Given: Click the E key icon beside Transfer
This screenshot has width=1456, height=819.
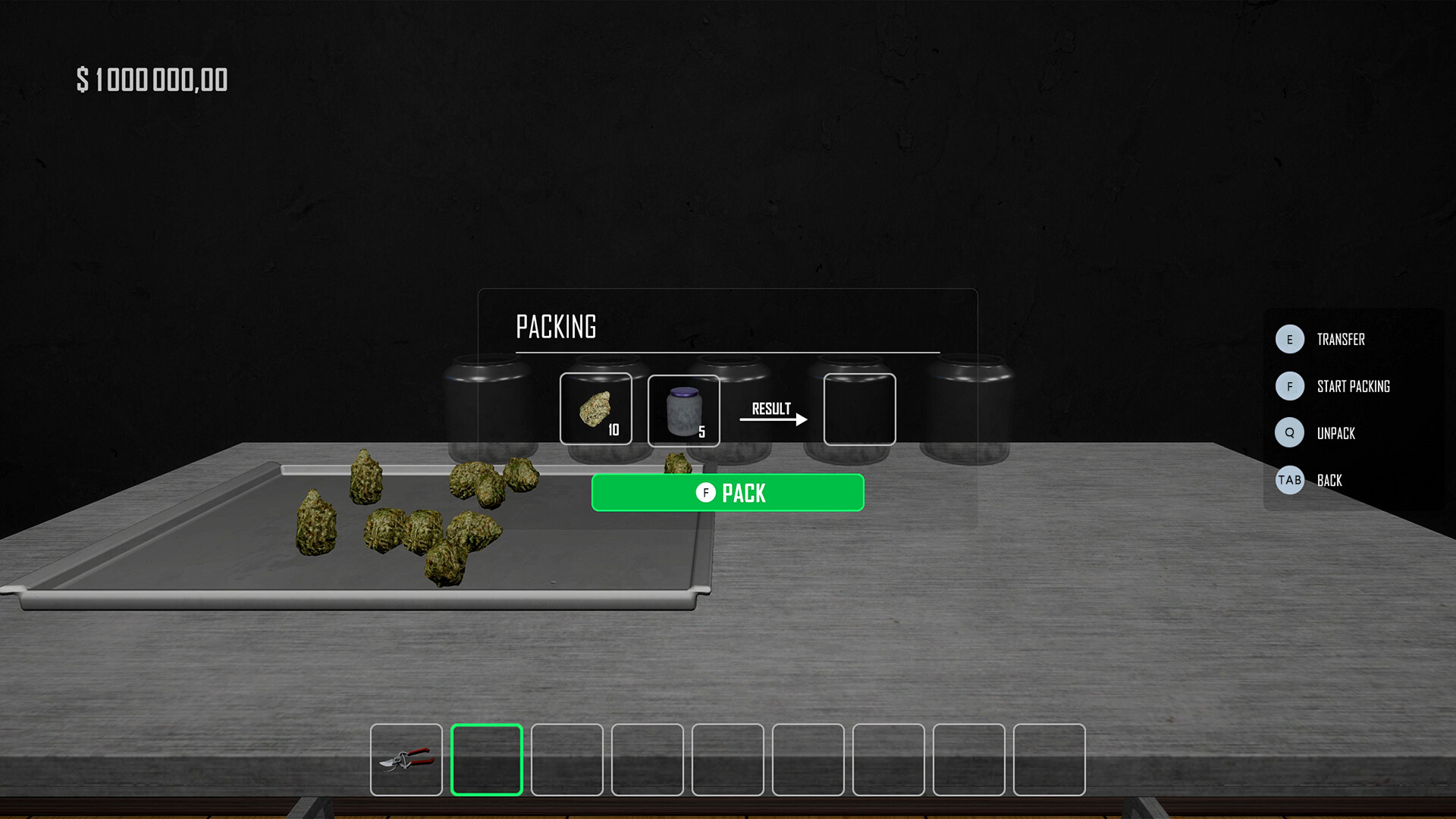Looking at the screenshot, I should click(x=1289, y=340).
